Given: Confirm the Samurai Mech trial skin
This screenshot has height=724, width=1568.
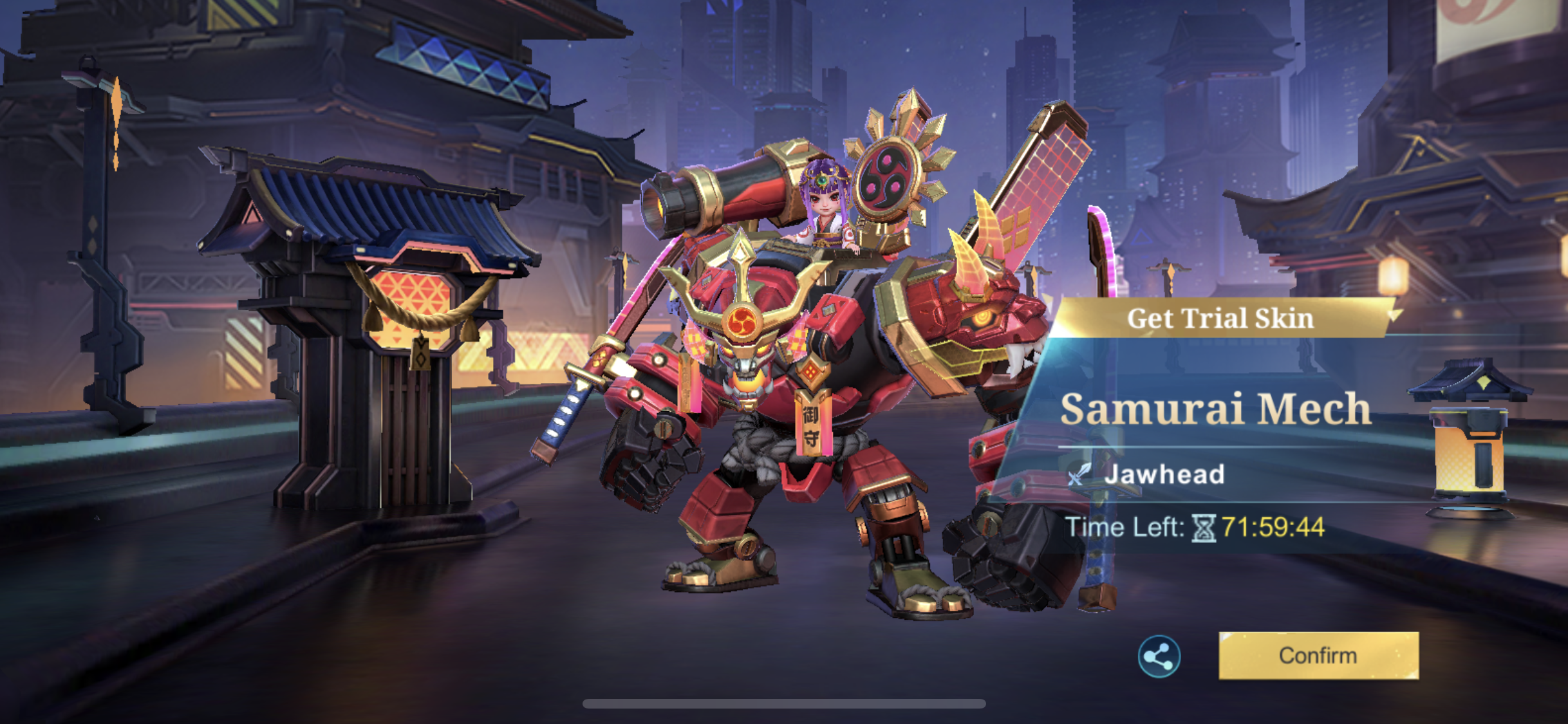Looking at the screenshot, I should [1318, 655].
